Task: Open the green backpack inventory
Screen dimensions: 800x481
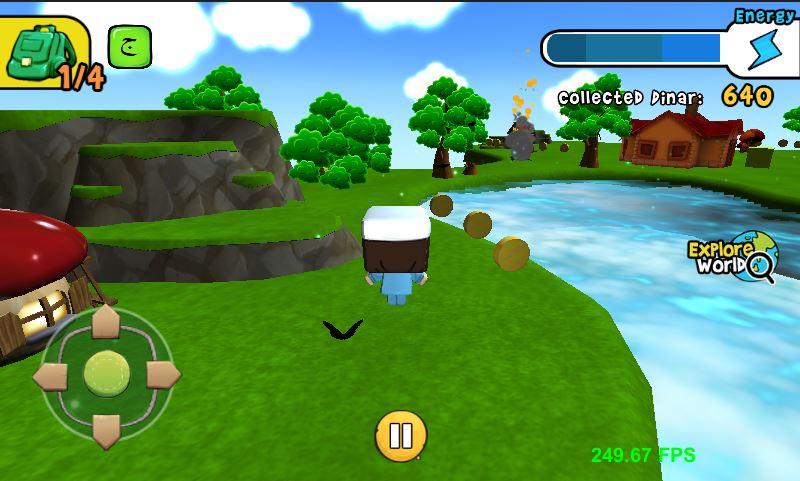Action: coord(38,50)
